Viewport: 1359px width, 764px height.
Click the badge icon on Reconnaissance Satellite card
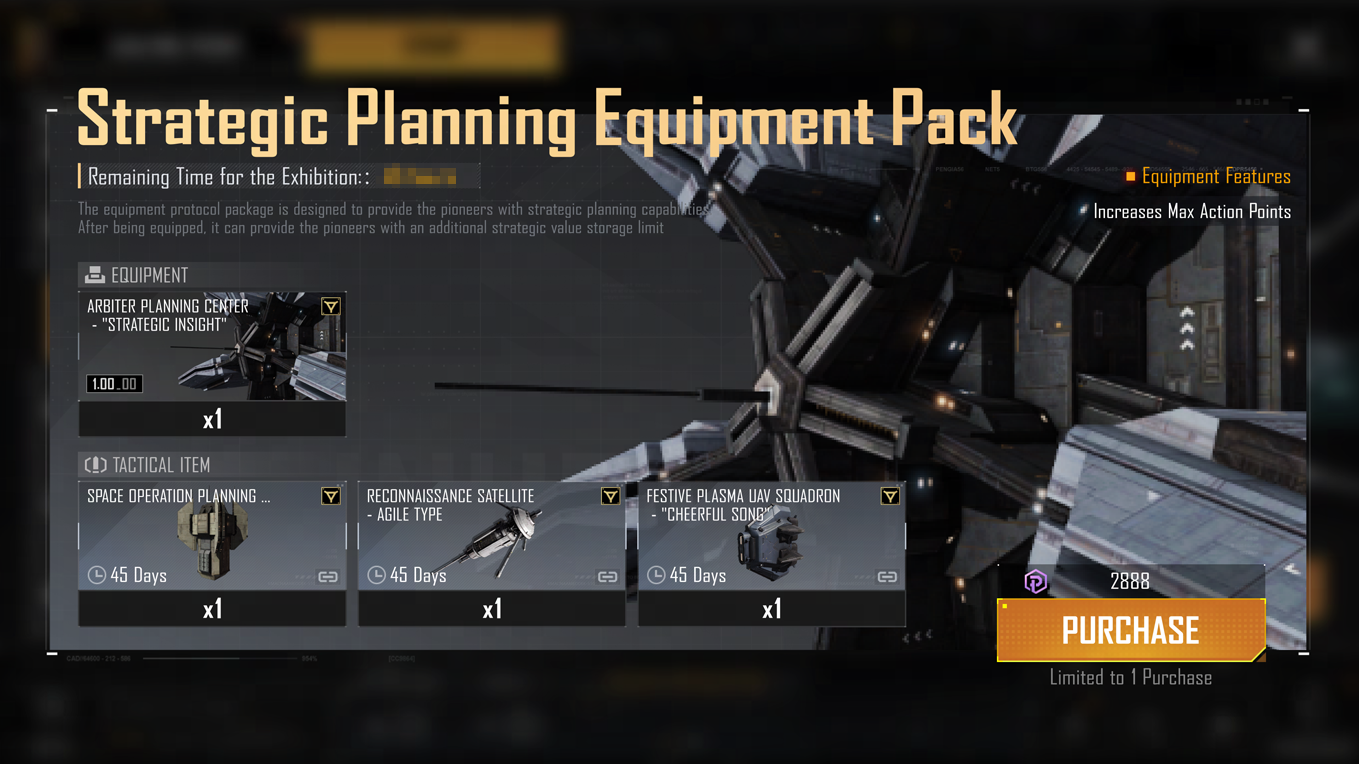[x=610, y=497]
